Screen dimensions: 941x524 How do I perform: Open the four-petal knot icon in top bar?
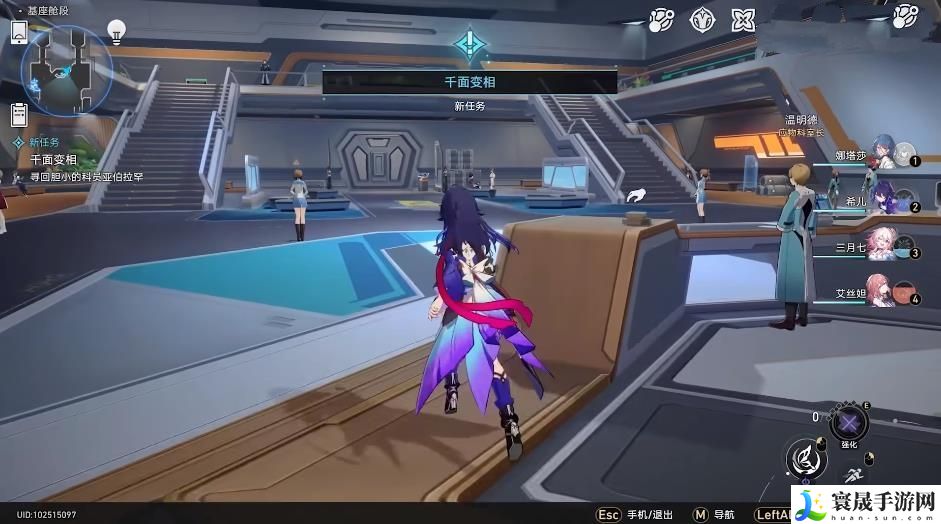743,19
